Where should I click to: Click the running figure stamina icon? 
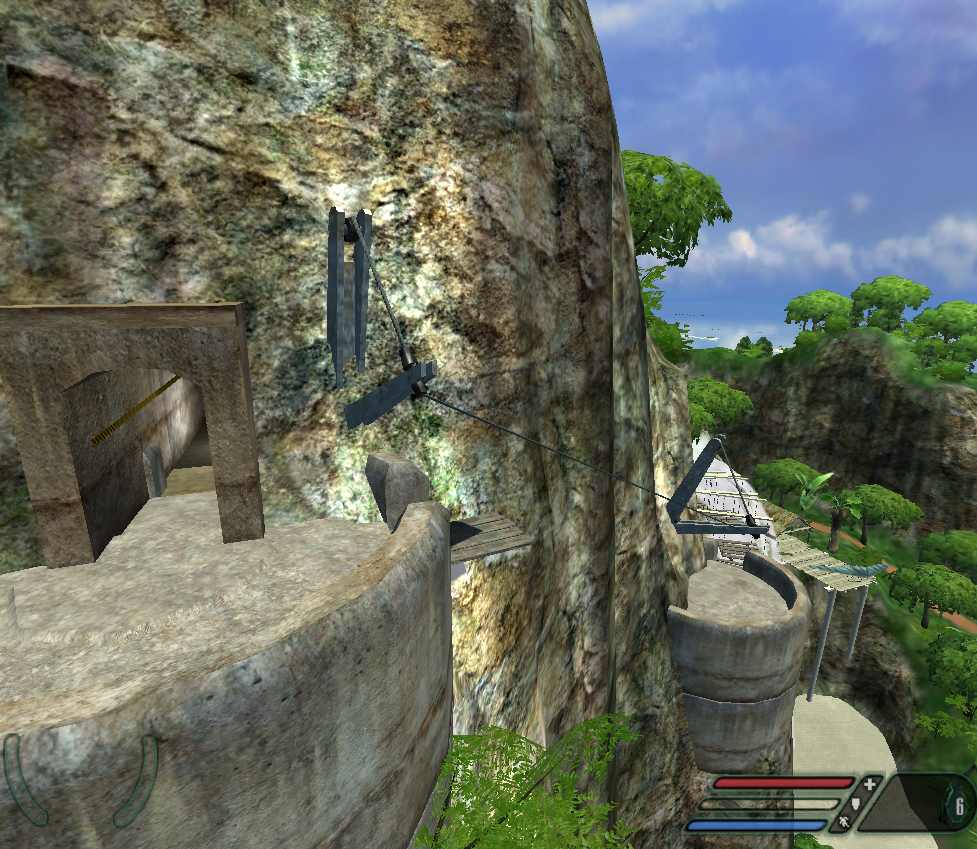tap(843, 821)
